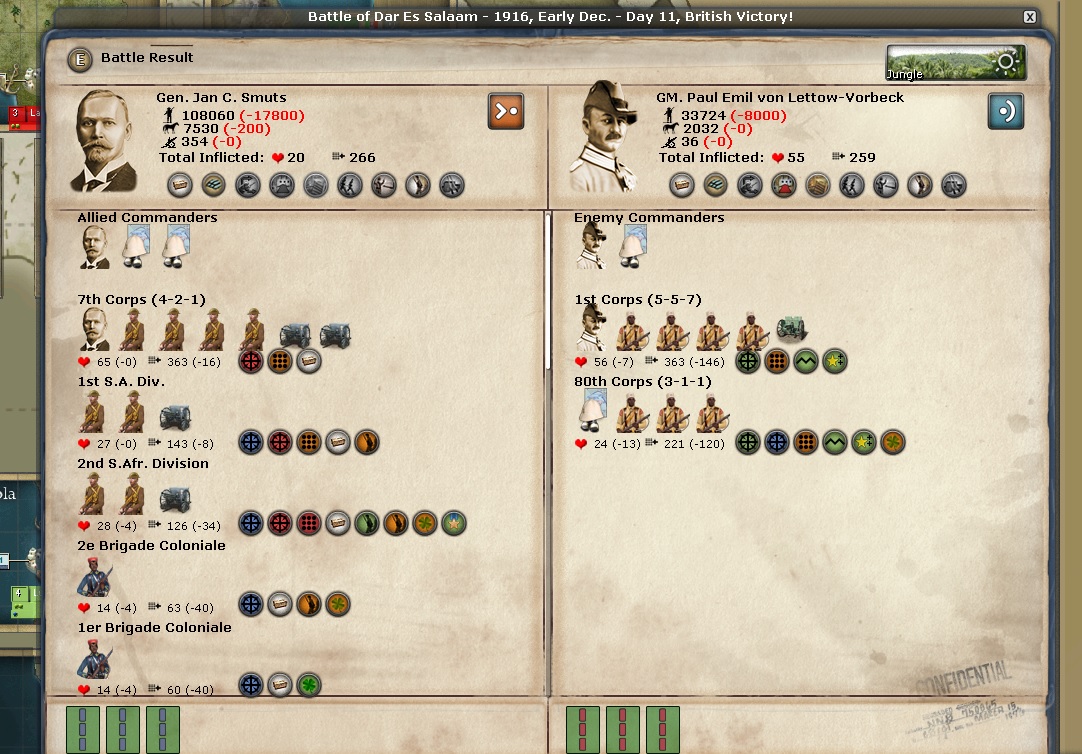The width and height of the screenshot is (1082, 754).
Task: Click the orange offensive posture icon
Action: tap(506, 111)
